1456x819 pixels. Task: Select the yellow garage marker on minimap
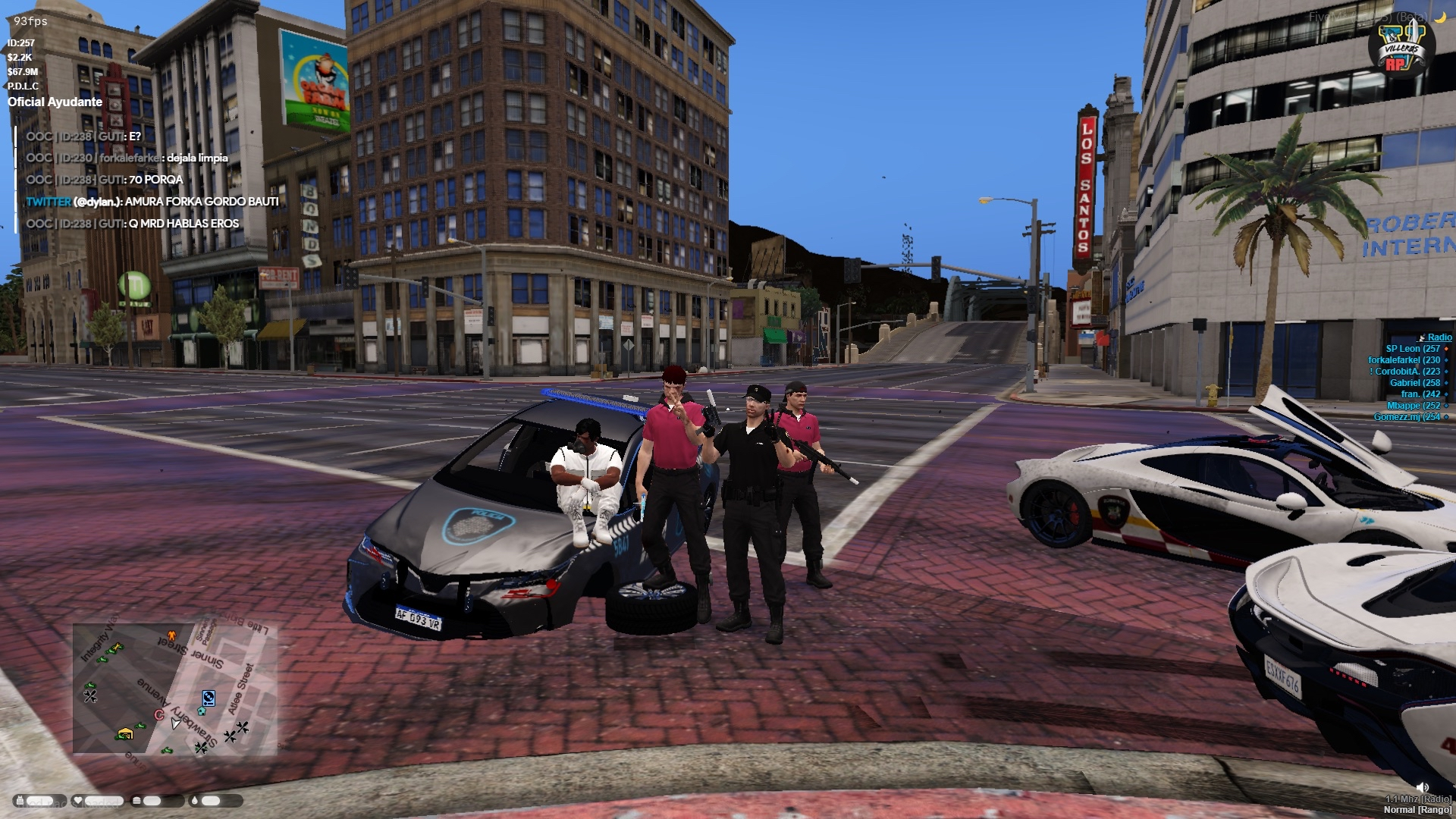tap(125, 733)
